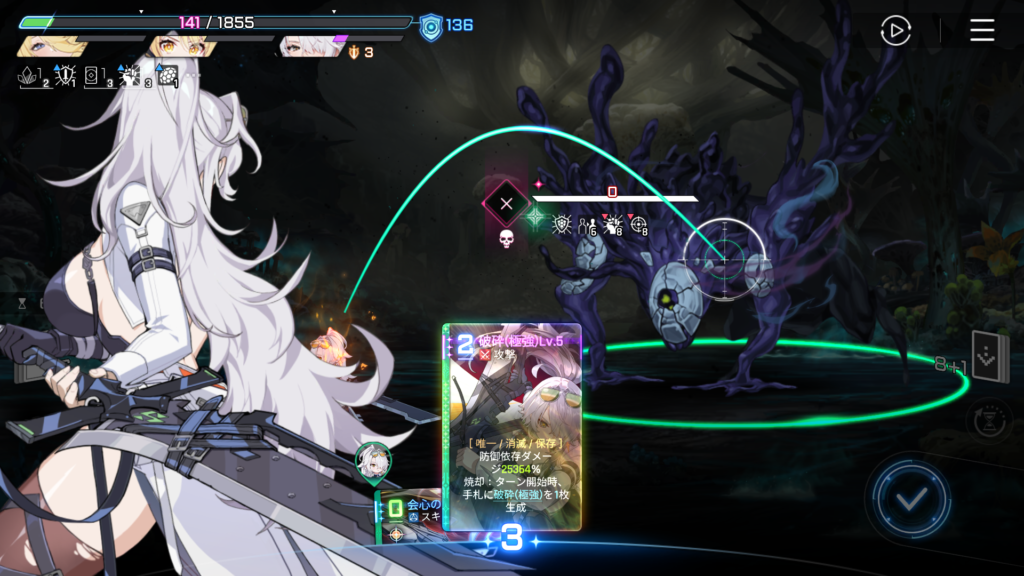This screenshot has height=576, width=1024.
Task: Open the draw pile deck icon
Action: click(x=989, y=357)
